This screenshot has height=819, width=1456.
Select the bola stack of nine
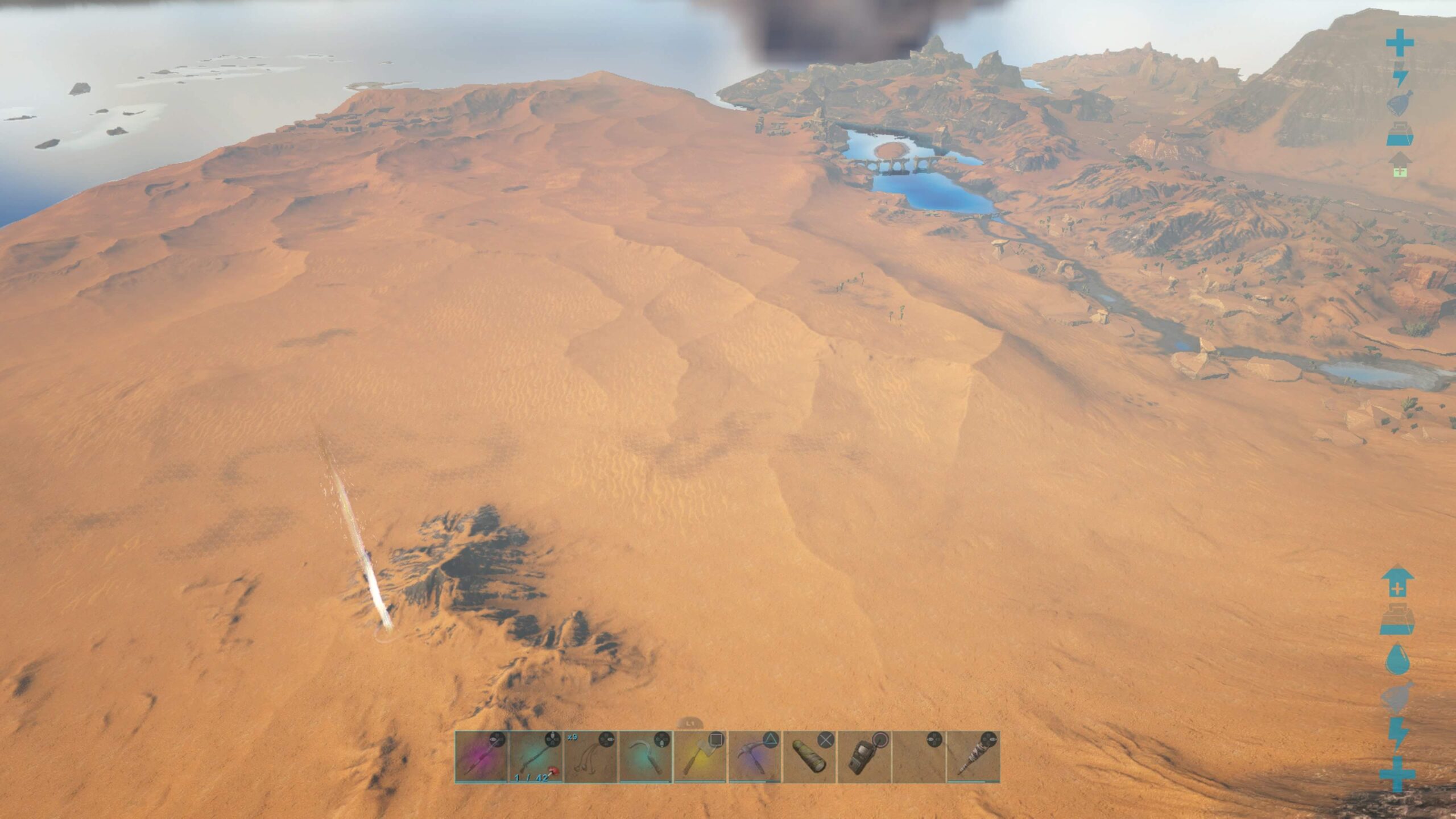tap(590, 757)
